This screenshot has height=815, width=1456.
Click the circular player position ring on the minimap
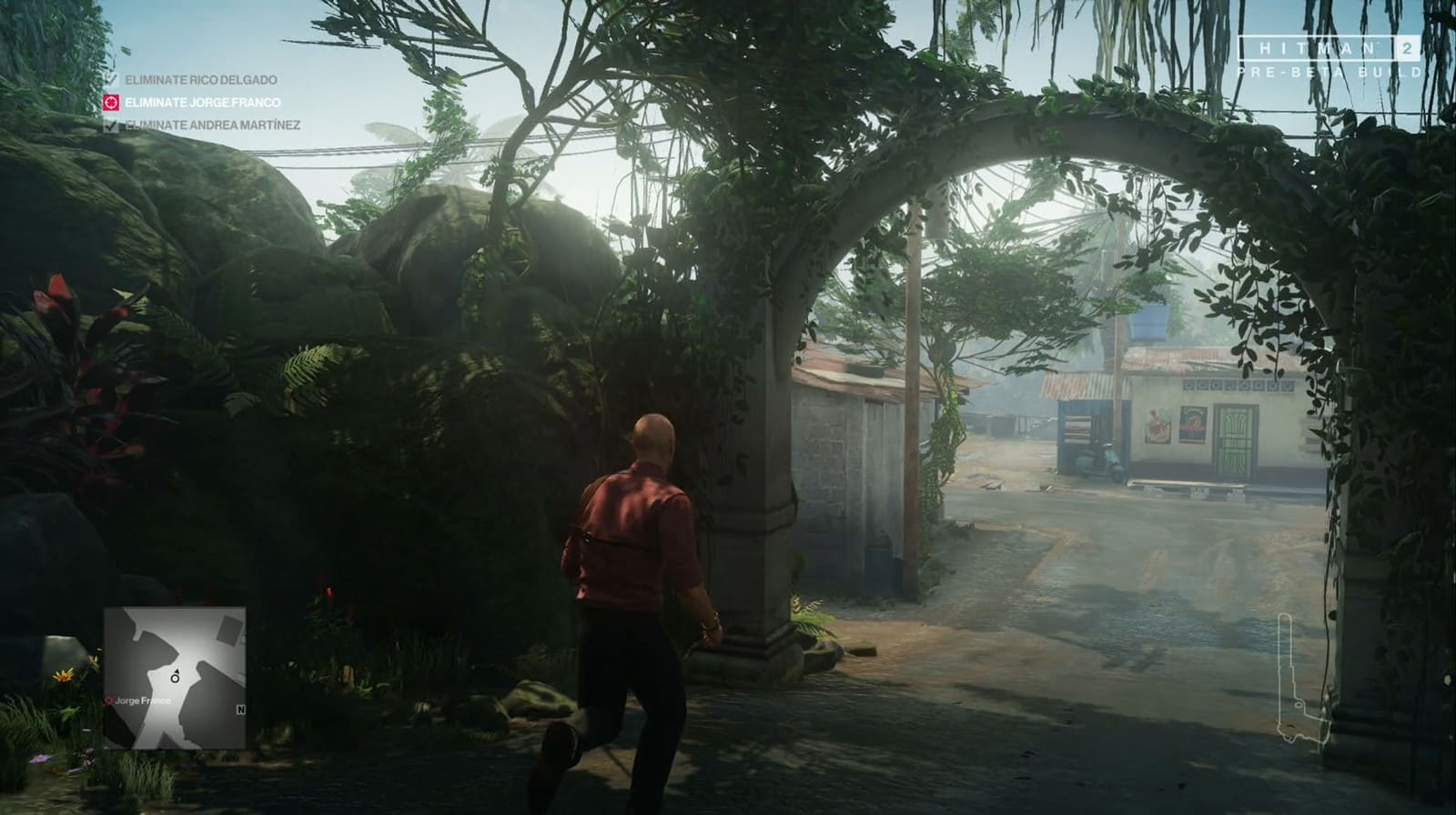174,679
